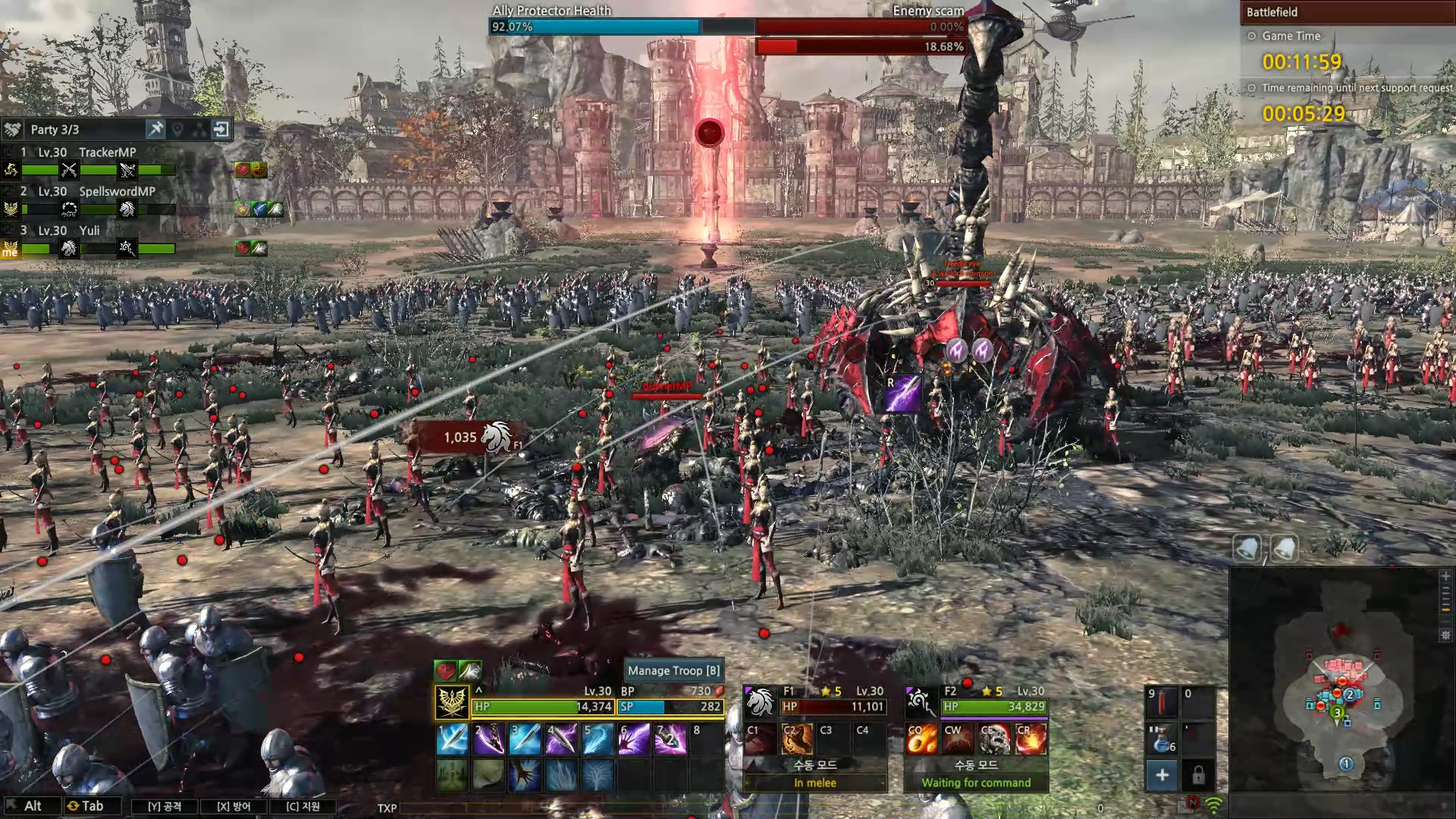Screen dimensions: 1456x819
Task: Collapse the hero panel with the caret
Action: [478, 692]
